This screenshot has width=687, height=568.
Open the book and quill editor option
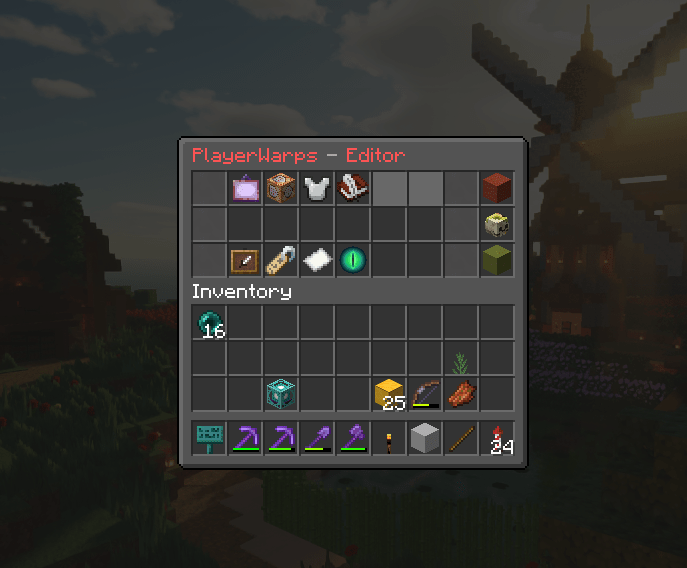pyautogui.click(x=353, y=188)
